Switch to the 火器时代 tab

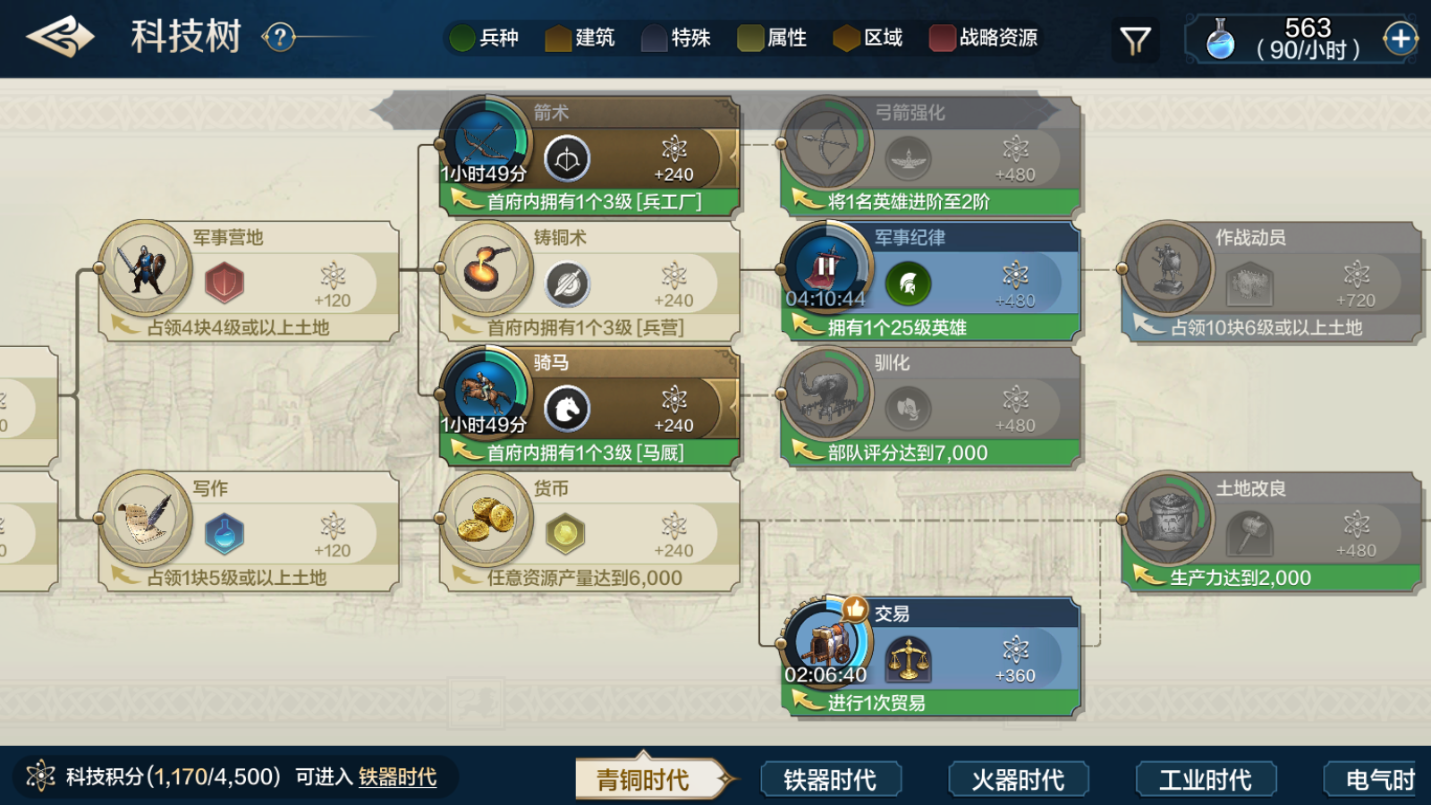click(1018, 779)
